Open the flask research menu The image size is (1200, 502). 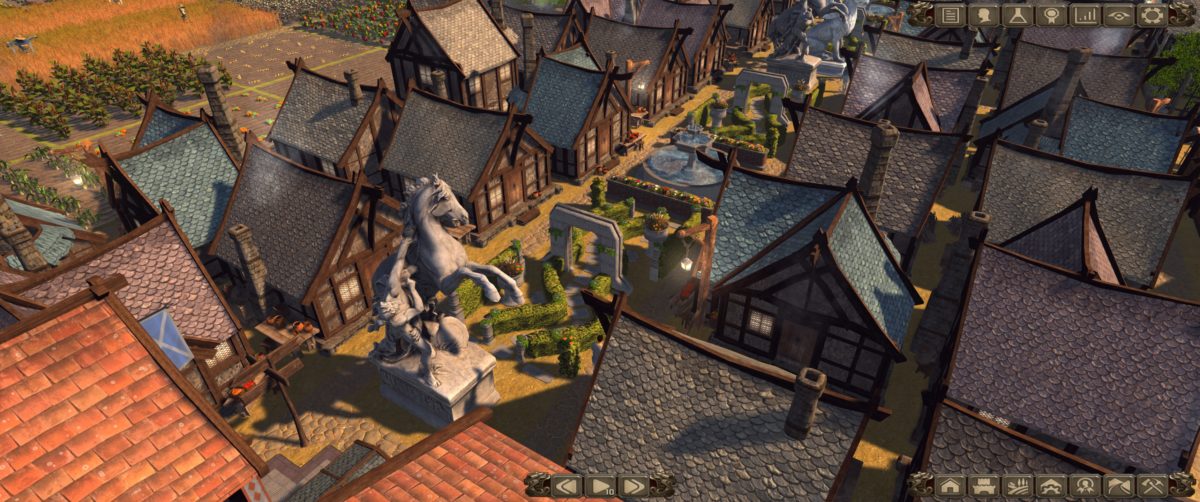1017,15
